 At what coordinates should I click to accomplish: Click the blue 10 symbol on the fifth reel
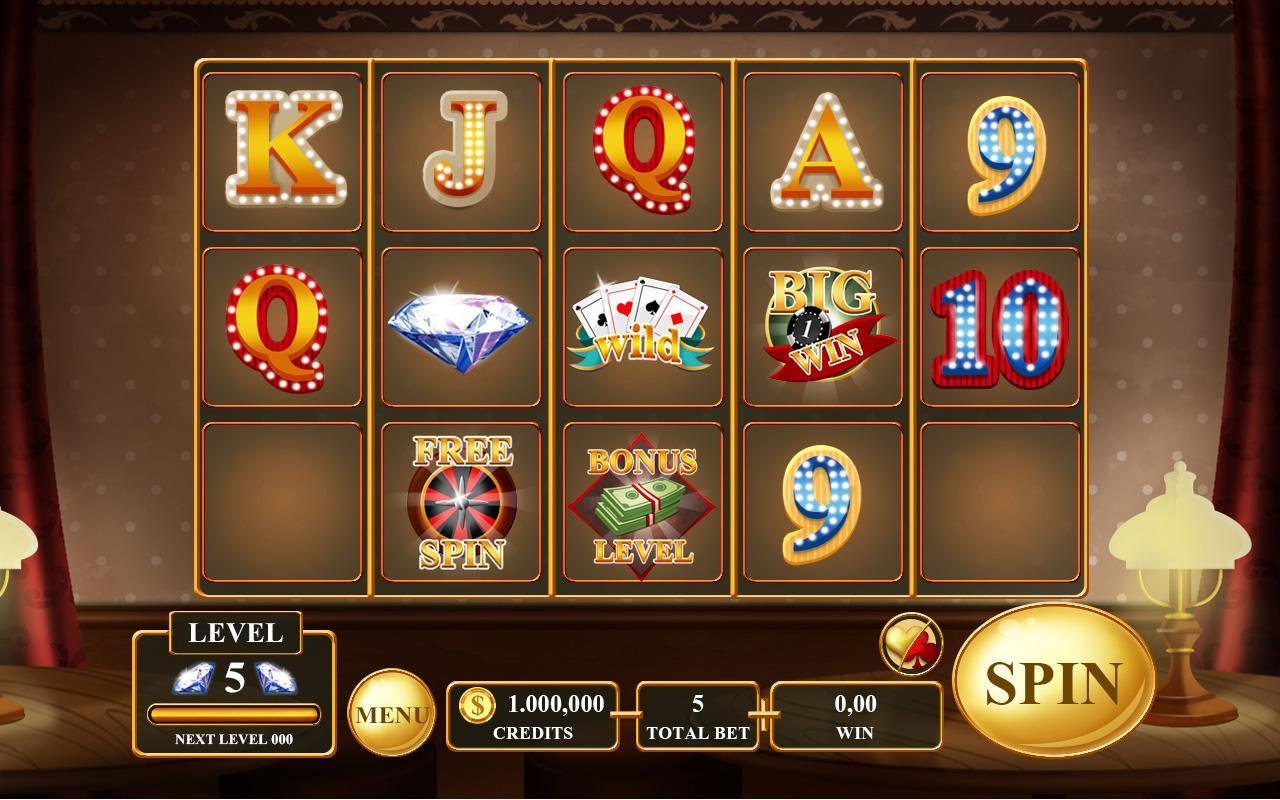[1000, 330]
